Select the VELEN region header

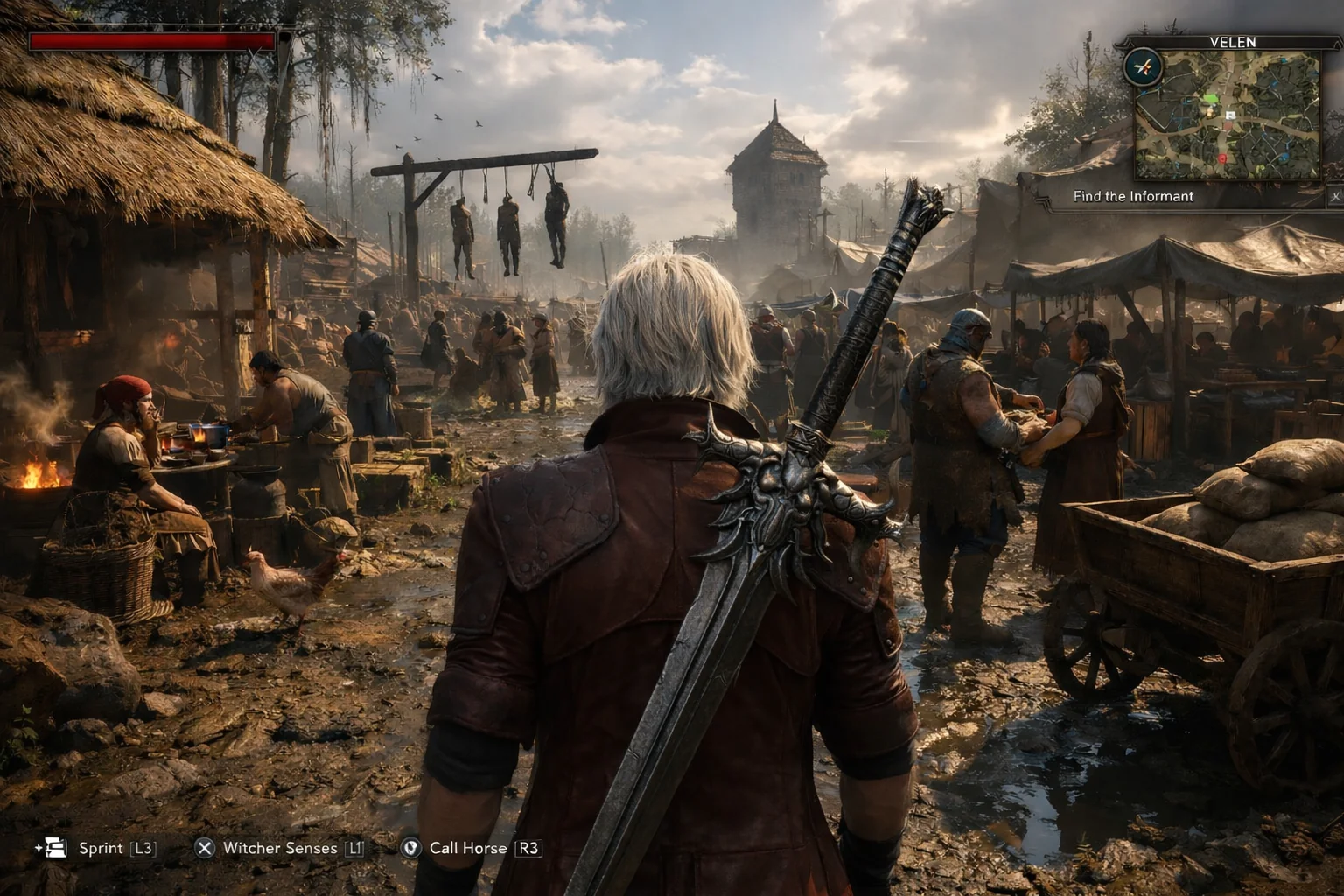click(1232, 42)
